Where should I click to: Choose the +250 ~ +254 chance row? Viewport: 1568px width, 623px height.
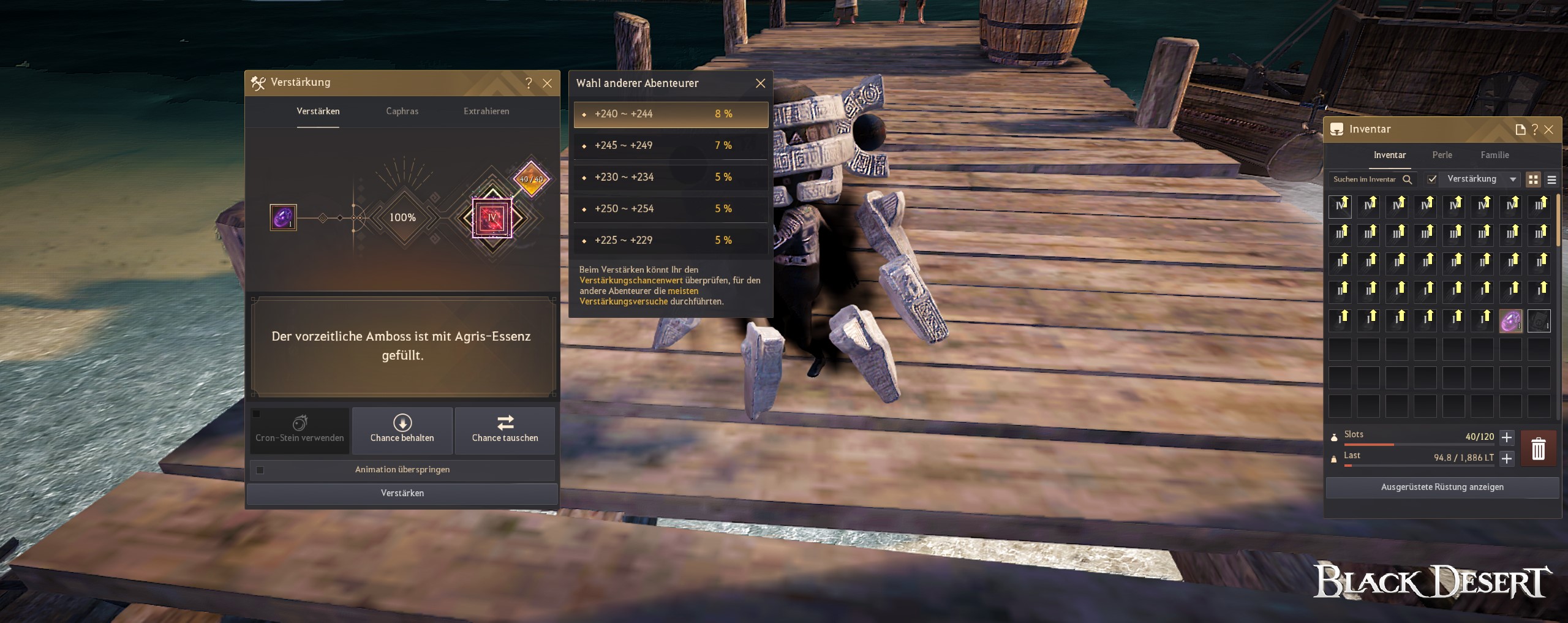(x=671, y=209)
